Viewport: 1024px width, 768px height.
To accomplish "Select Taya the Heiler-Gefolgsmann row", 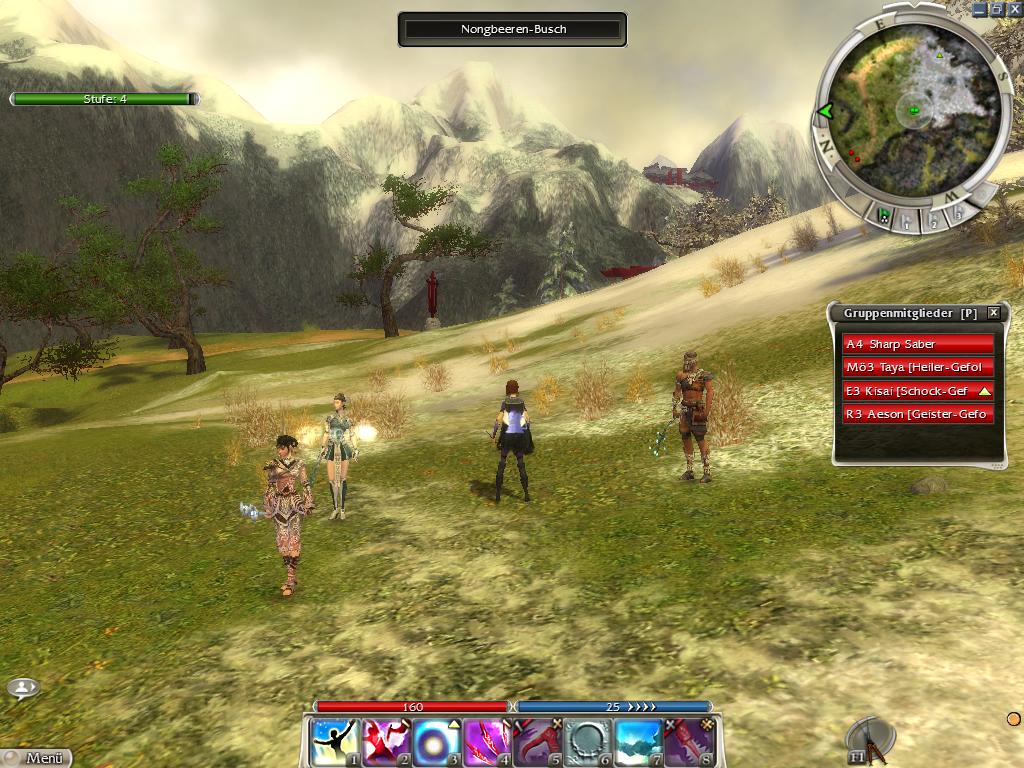I will tap(919, 367).
